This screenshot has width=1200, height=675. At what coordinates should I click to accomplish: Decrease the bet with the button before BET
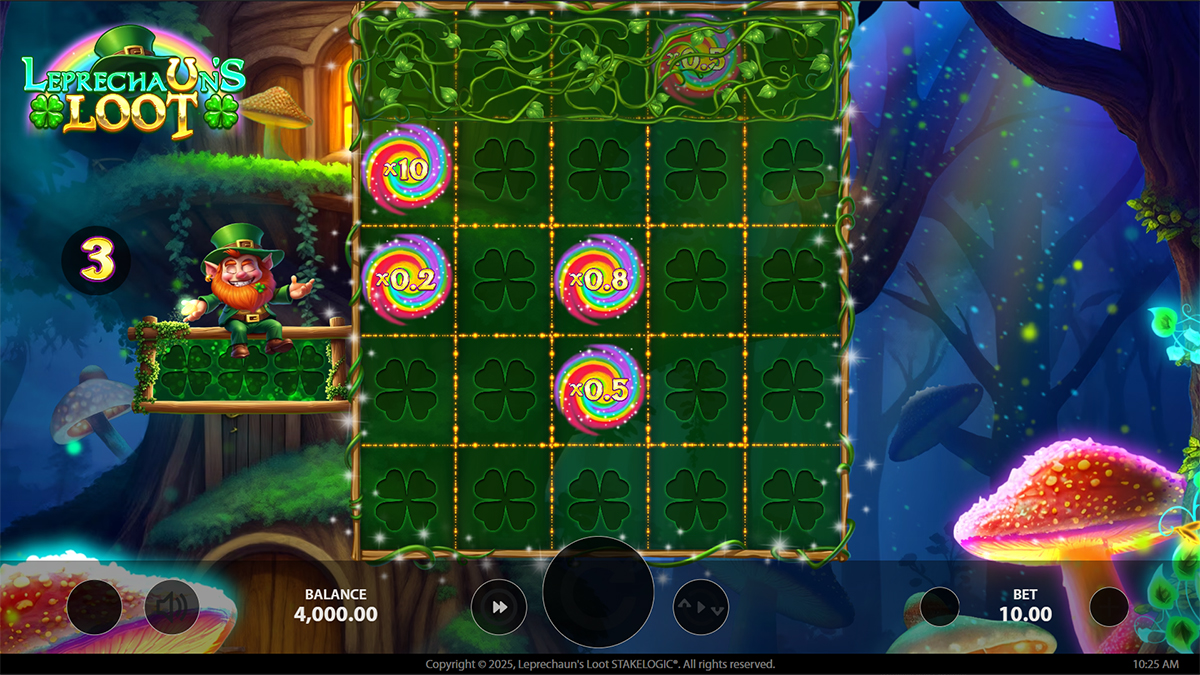940,606
